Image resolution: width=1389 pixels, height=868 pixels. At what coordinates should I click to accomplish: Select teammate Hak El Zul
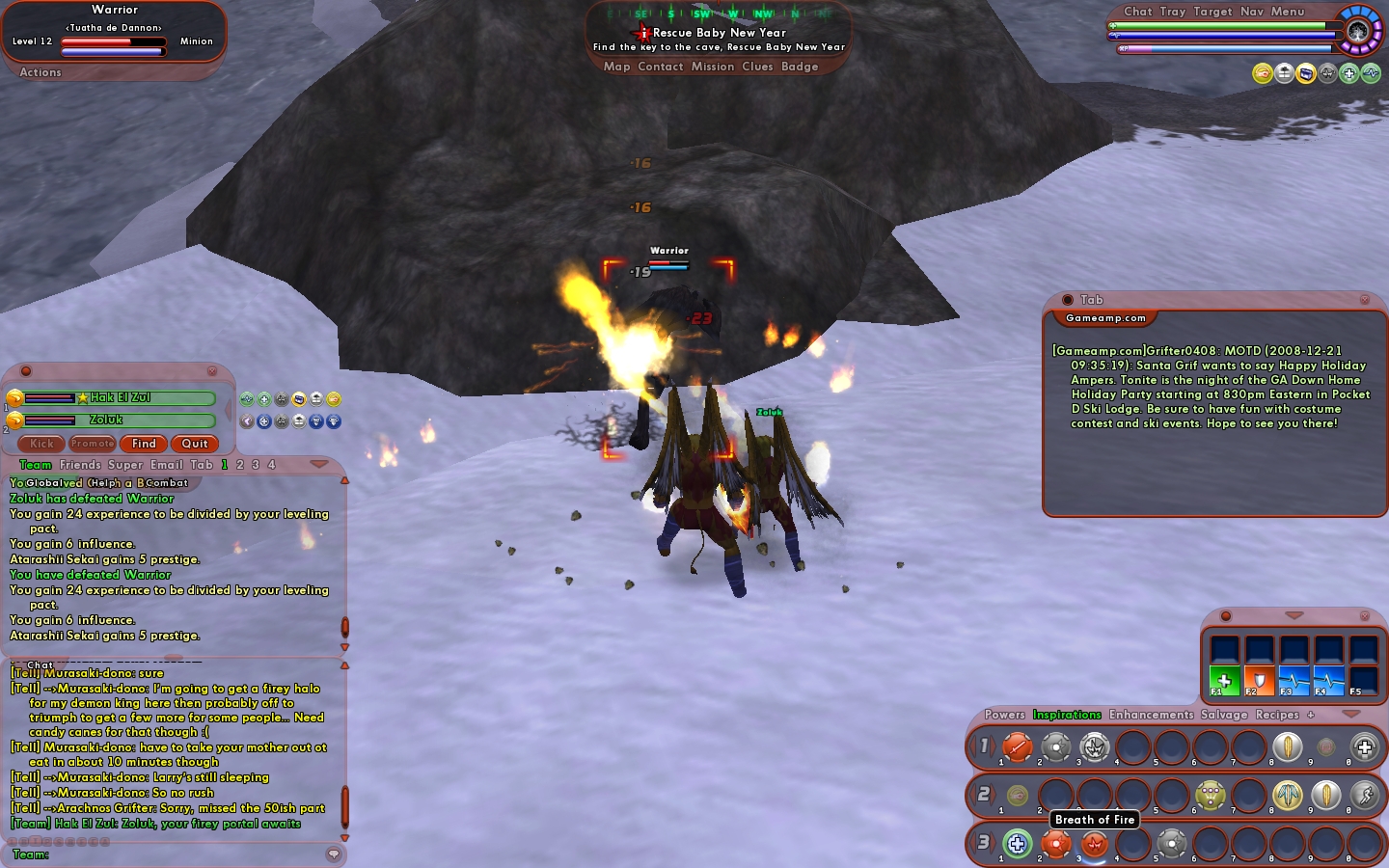coord(120,397)
